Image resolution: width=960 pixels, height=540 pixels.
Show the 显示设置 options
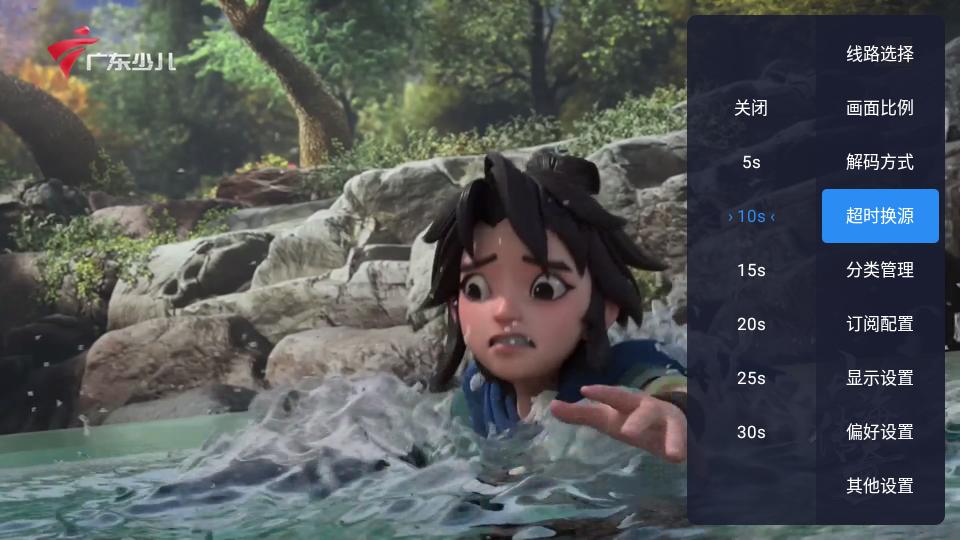click(x=880, y=378)
